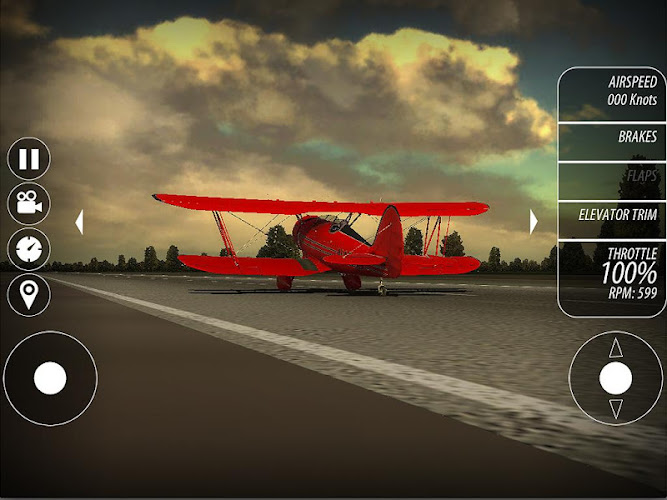The width and height of the screenshot is (667, 500).
Task: Rotate the view with the left white arrow
Action: (79, 222)
